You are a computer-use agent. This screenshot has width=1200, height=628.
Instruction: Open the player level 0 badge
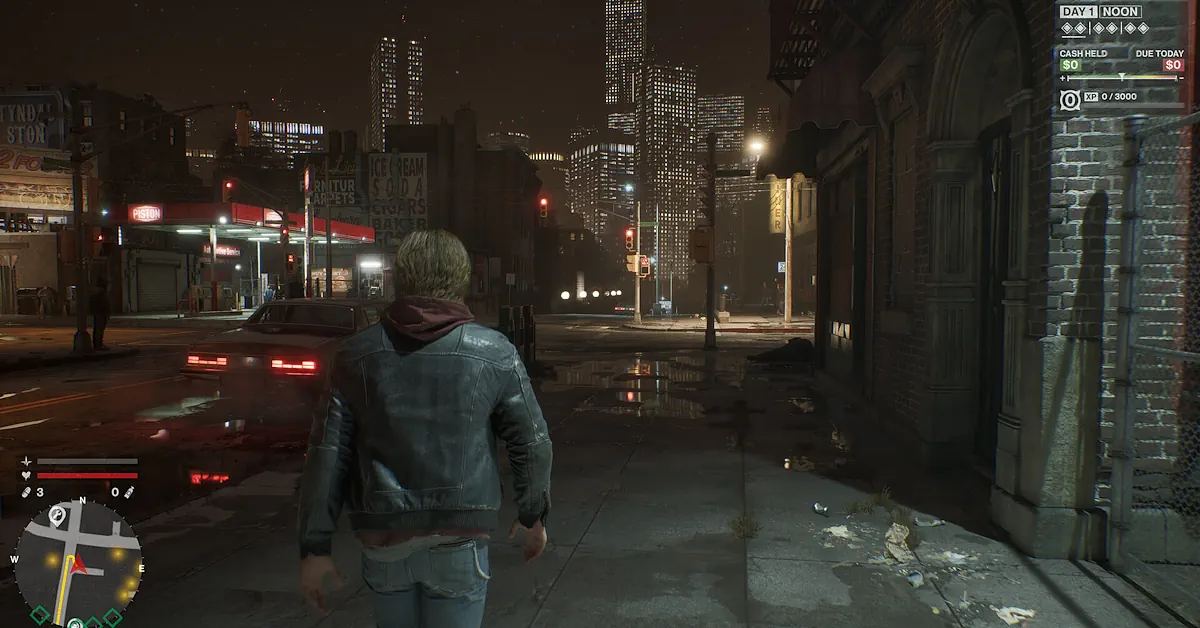tap(1069, 101)
